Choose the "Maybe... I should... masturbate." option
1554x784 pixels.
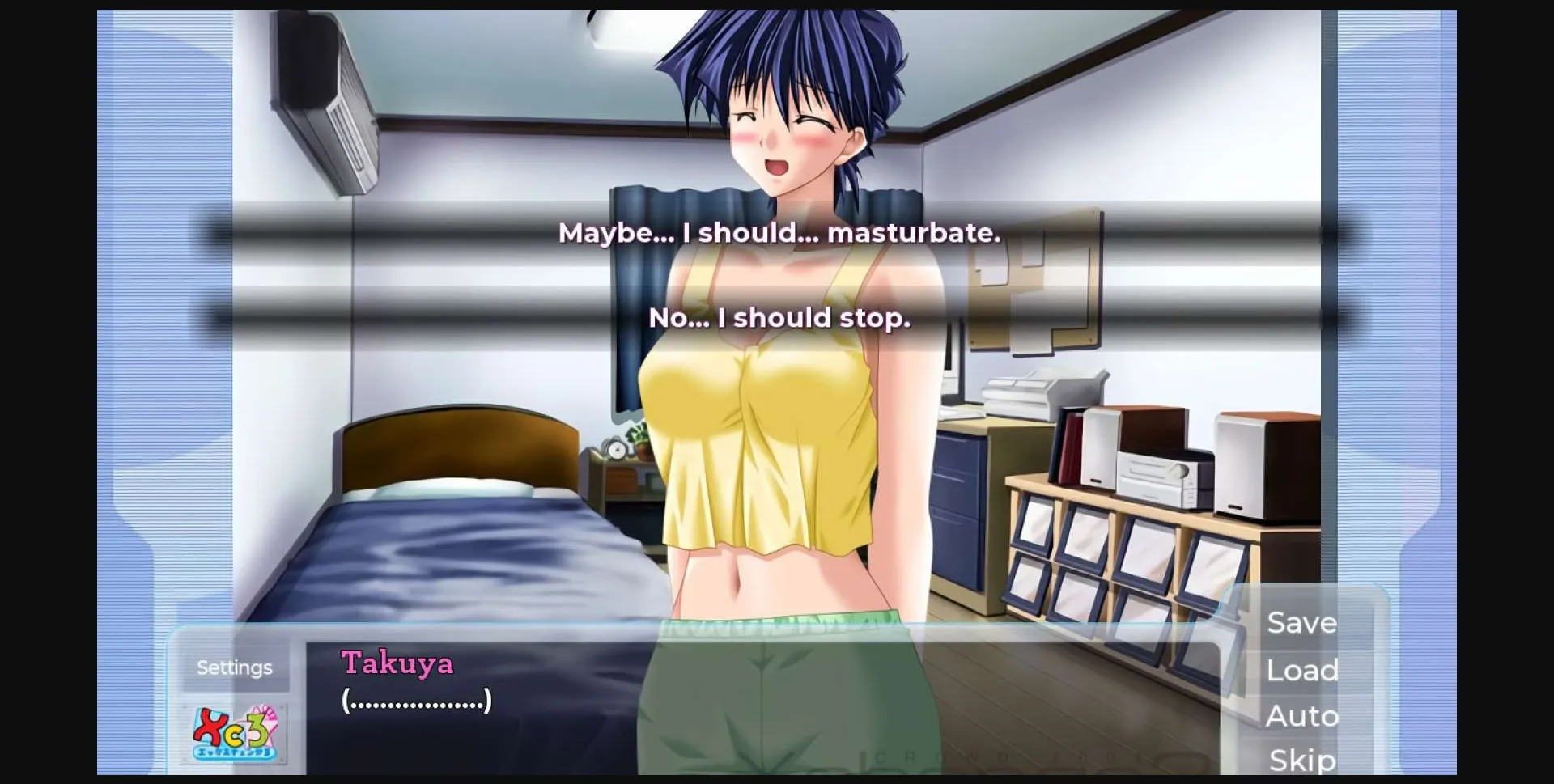tap(779, 234)
